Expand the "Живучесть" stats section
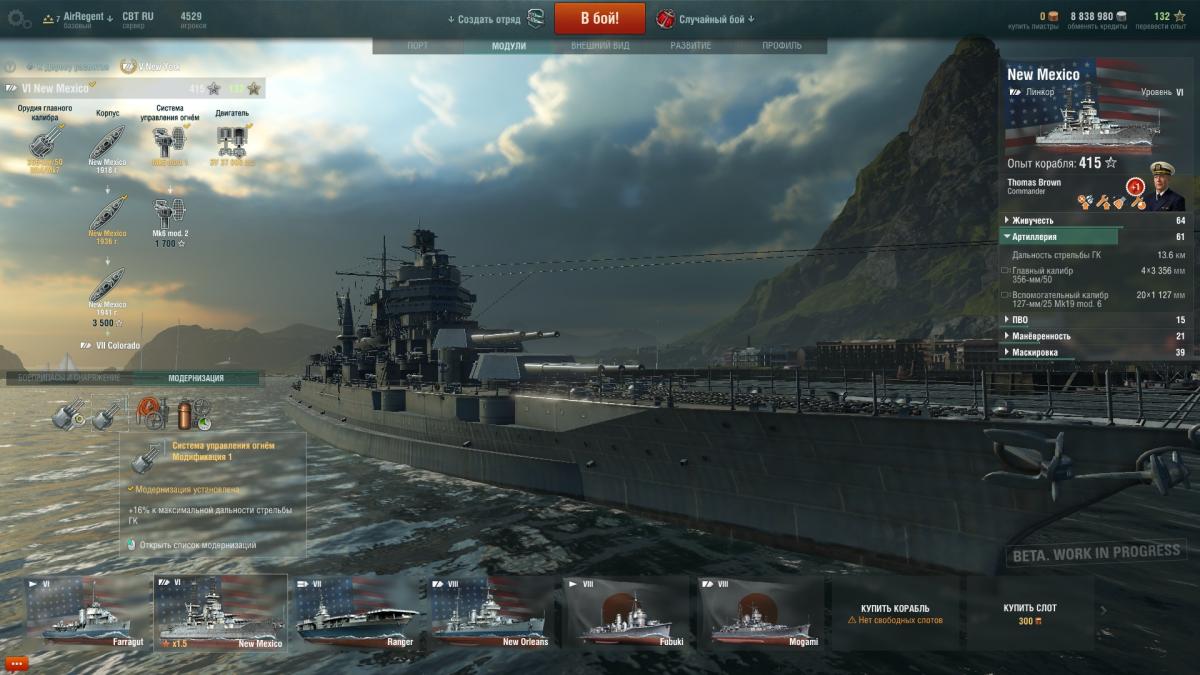The image size is (1200, 675). (x=1032, y=220)
